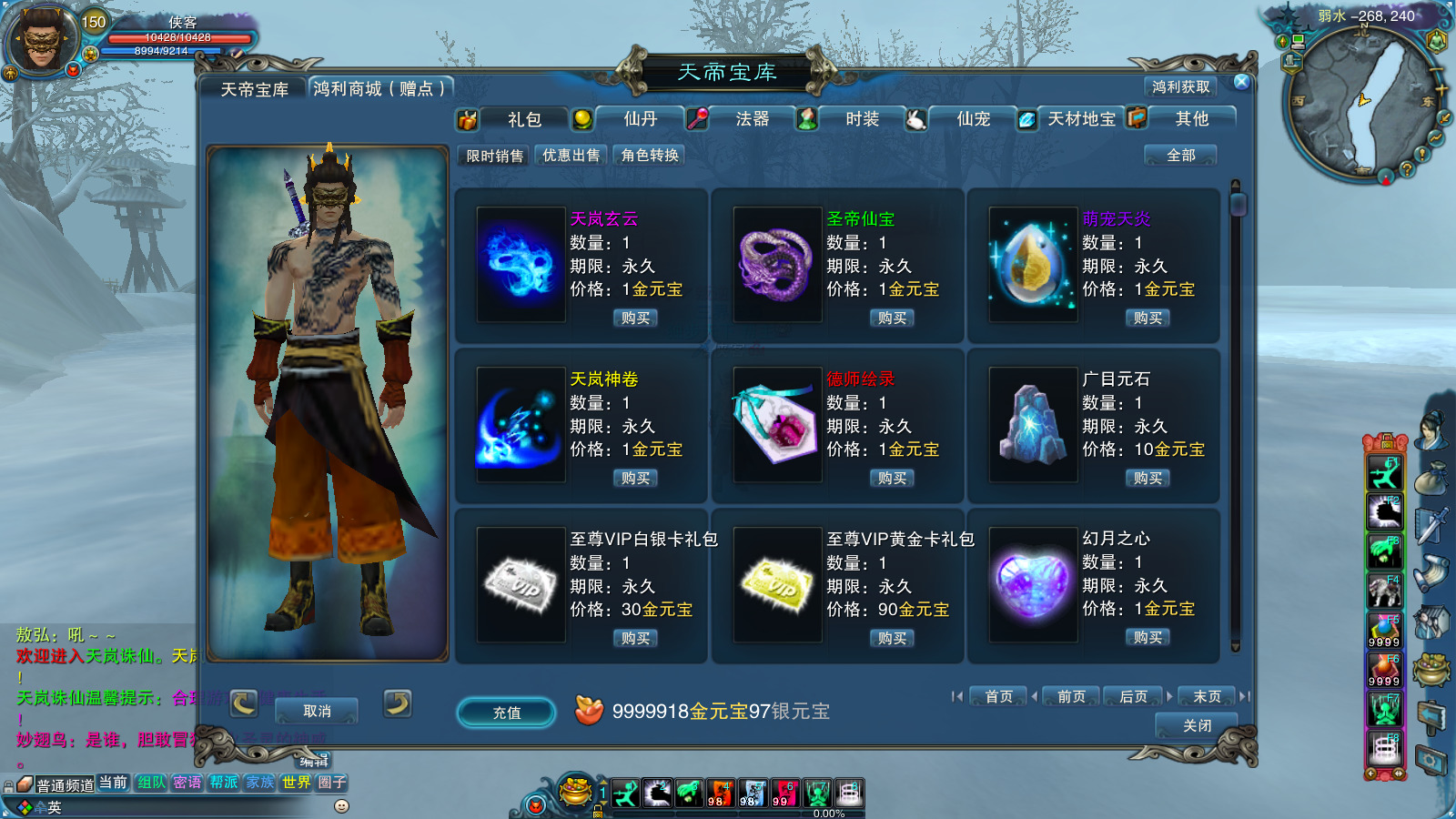Open the 礼包 category
The width and height of the screenshot is (1456, 819).
tap(523, 119)
